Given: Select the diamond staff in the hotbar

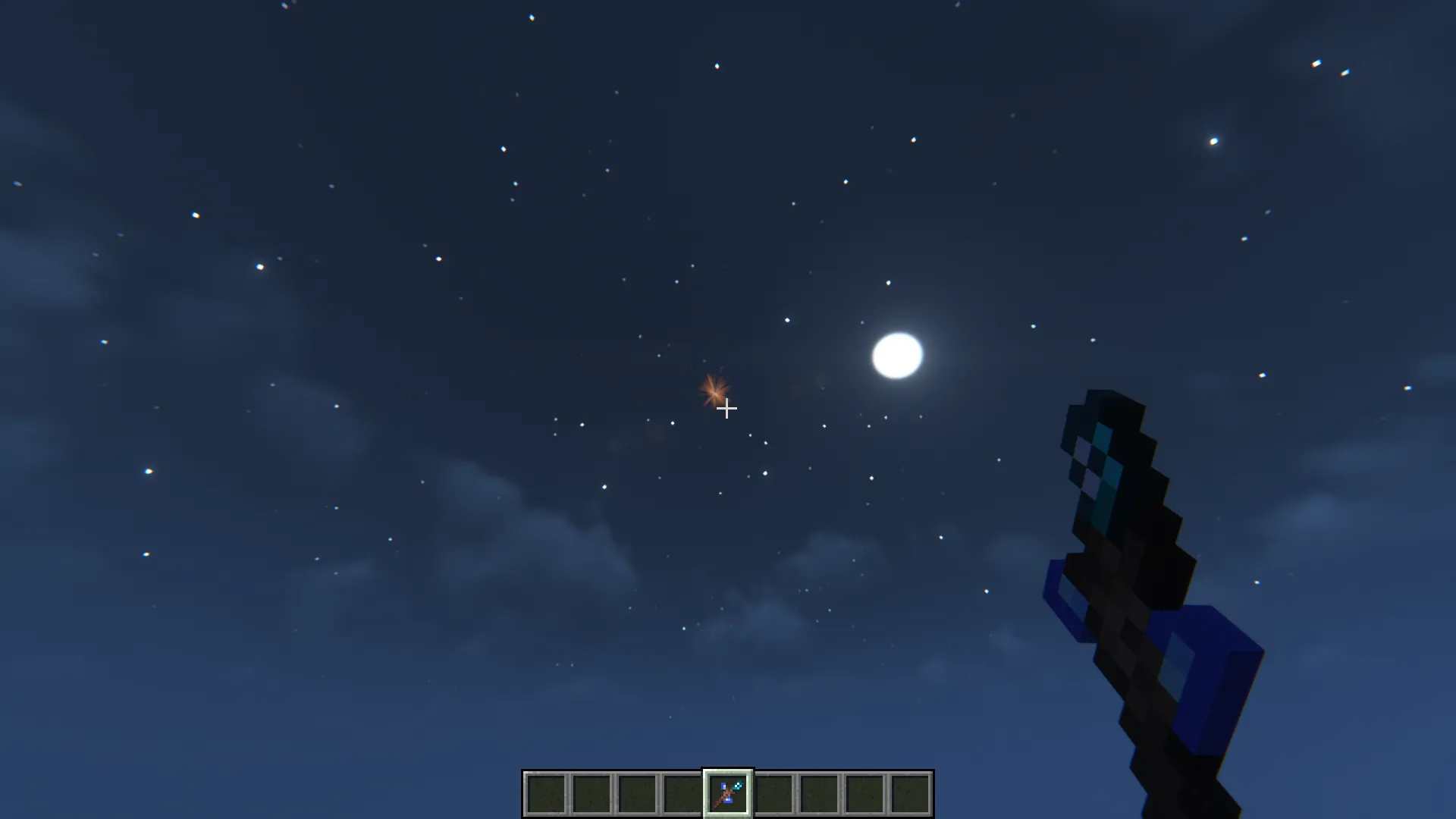Looking at the screenshot, I should tap(729, 792).
